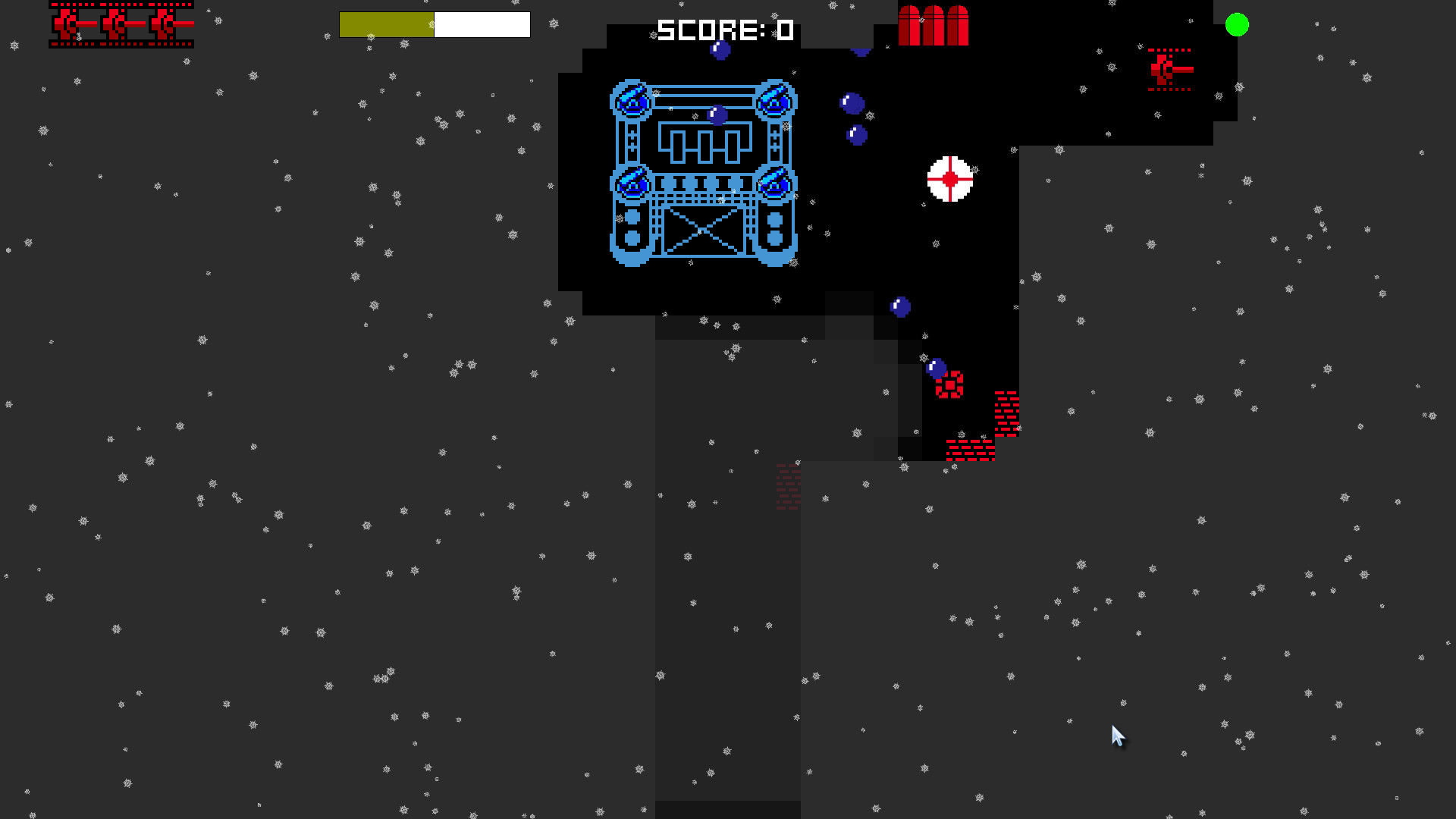Viewport: 1456px width, 819px height.
Task: Click the SCORE: 0 text display
Action: click(723, 31)
